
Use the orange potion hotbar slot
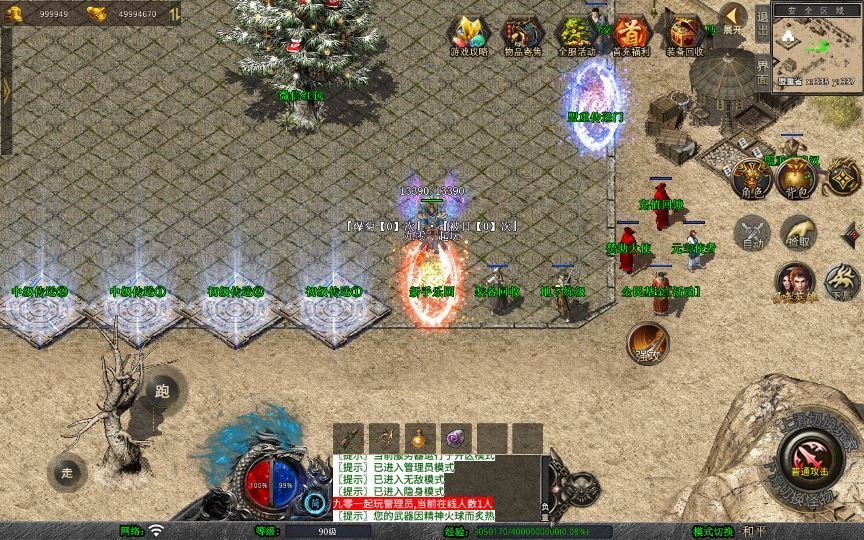coord(421,438)
